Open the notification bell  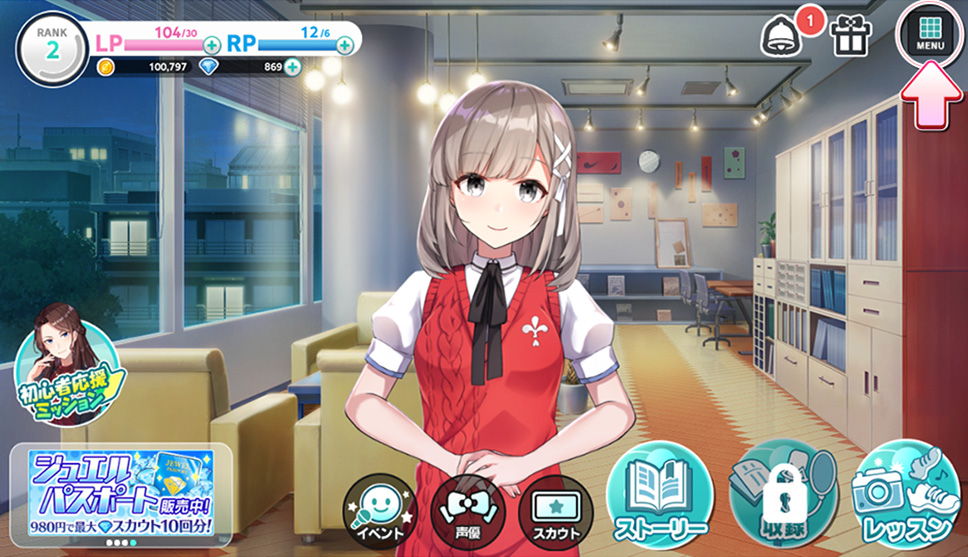click(782, 36)
